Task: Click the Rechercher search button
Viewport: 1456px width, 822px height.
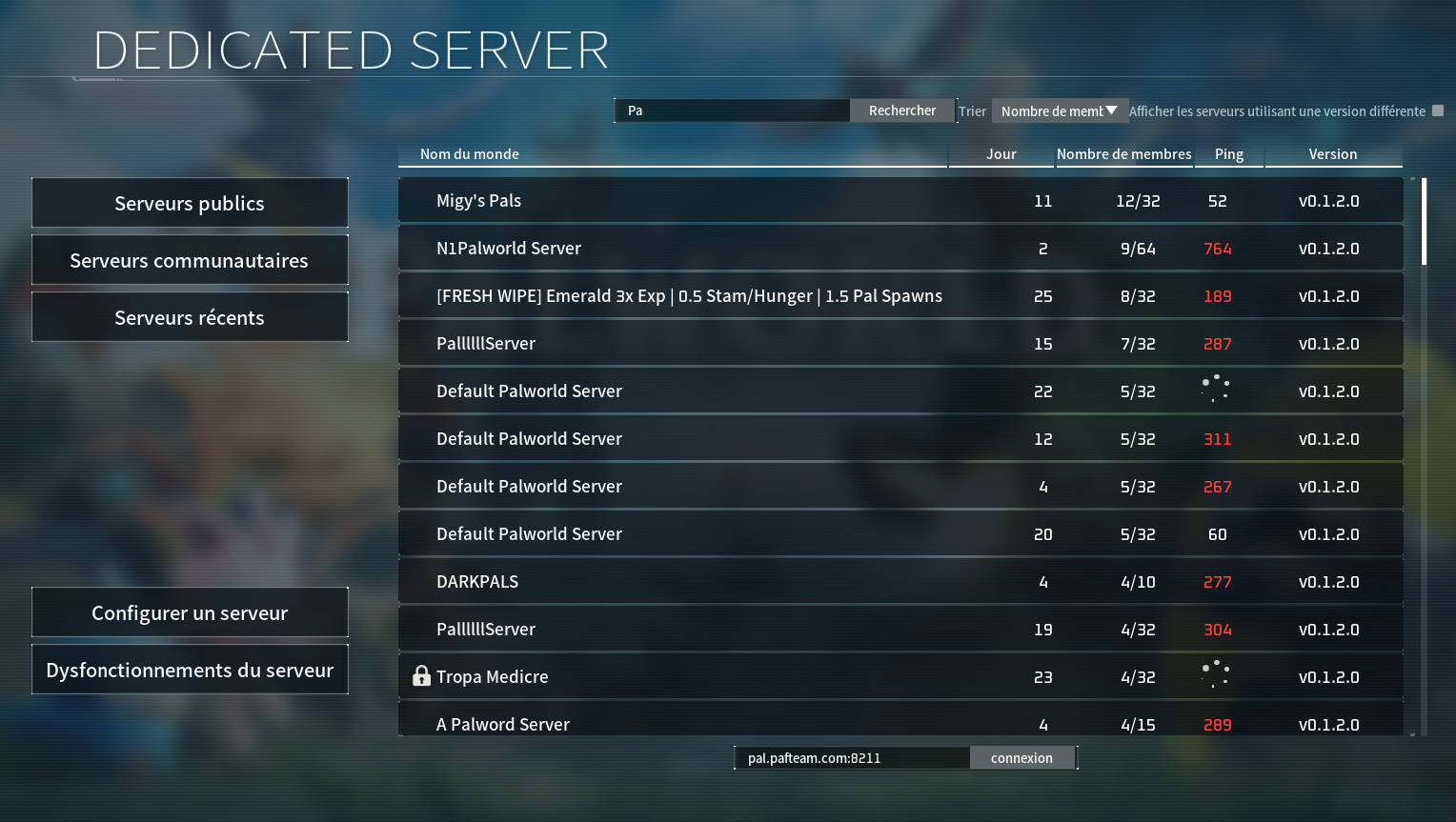Action: click(901, 110)
